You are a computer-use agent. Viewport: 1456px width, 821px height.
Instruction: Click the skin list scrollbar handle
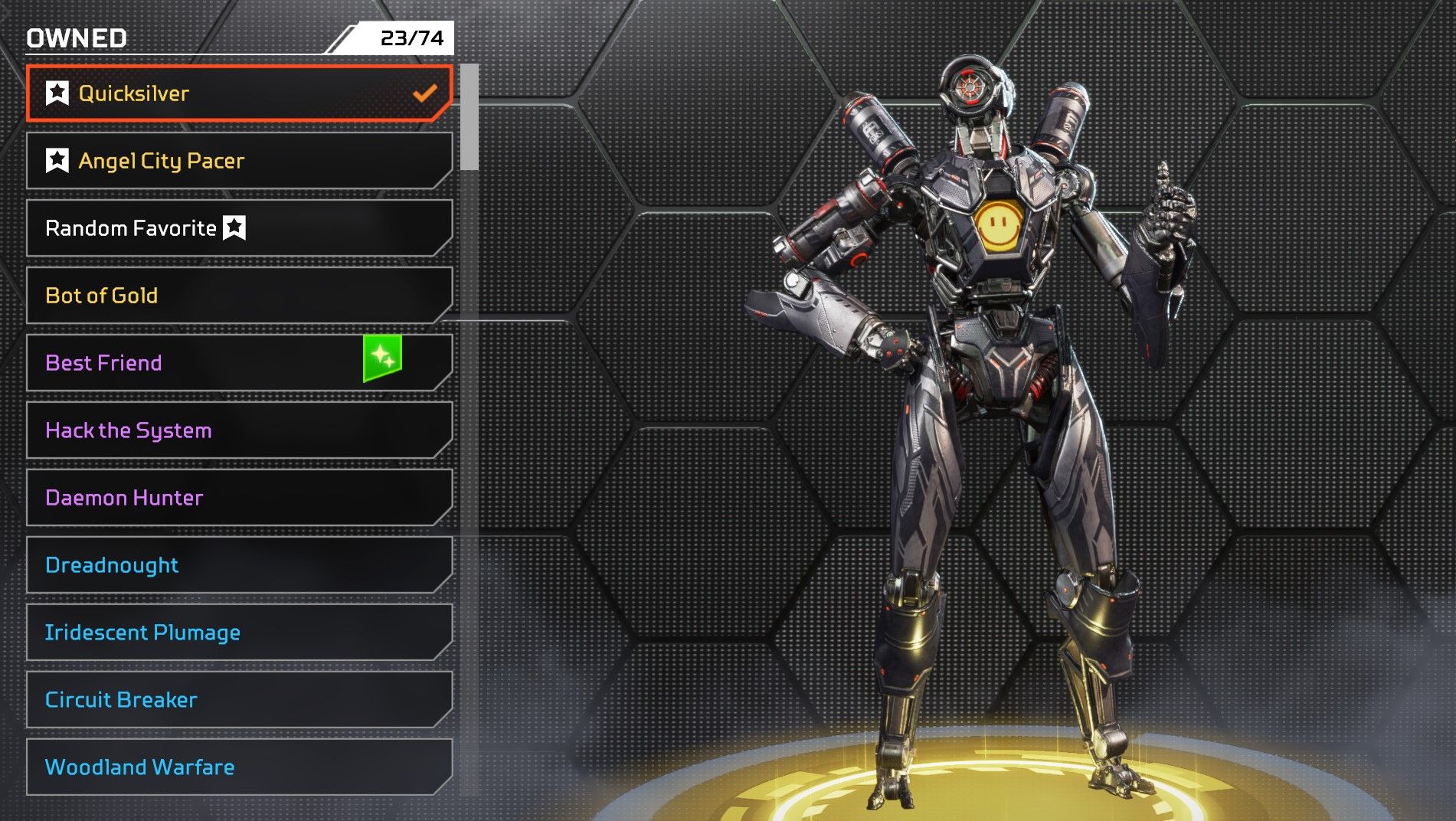pyautogui.click(x=470, y=117)
